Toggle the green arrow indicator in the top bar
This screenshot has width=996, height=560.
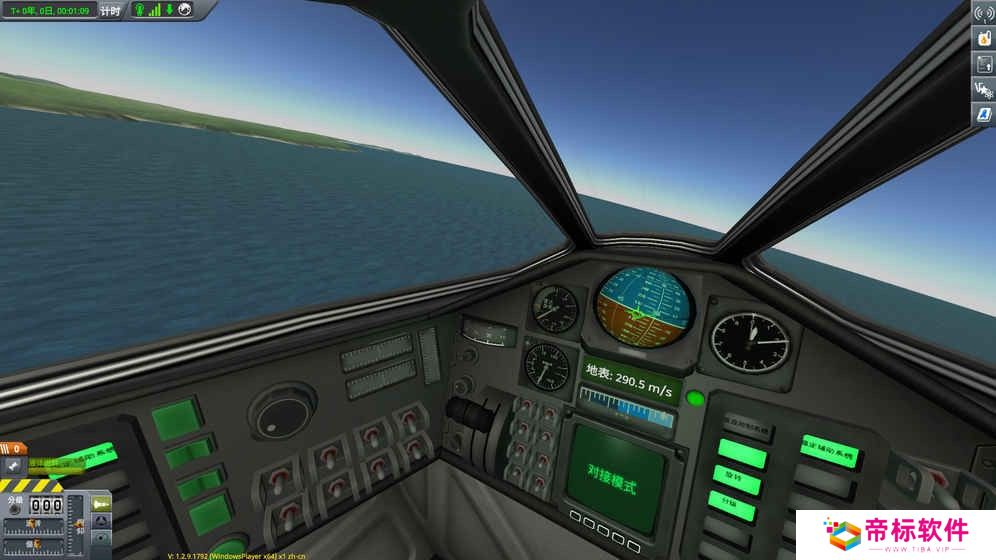(169, 11)
